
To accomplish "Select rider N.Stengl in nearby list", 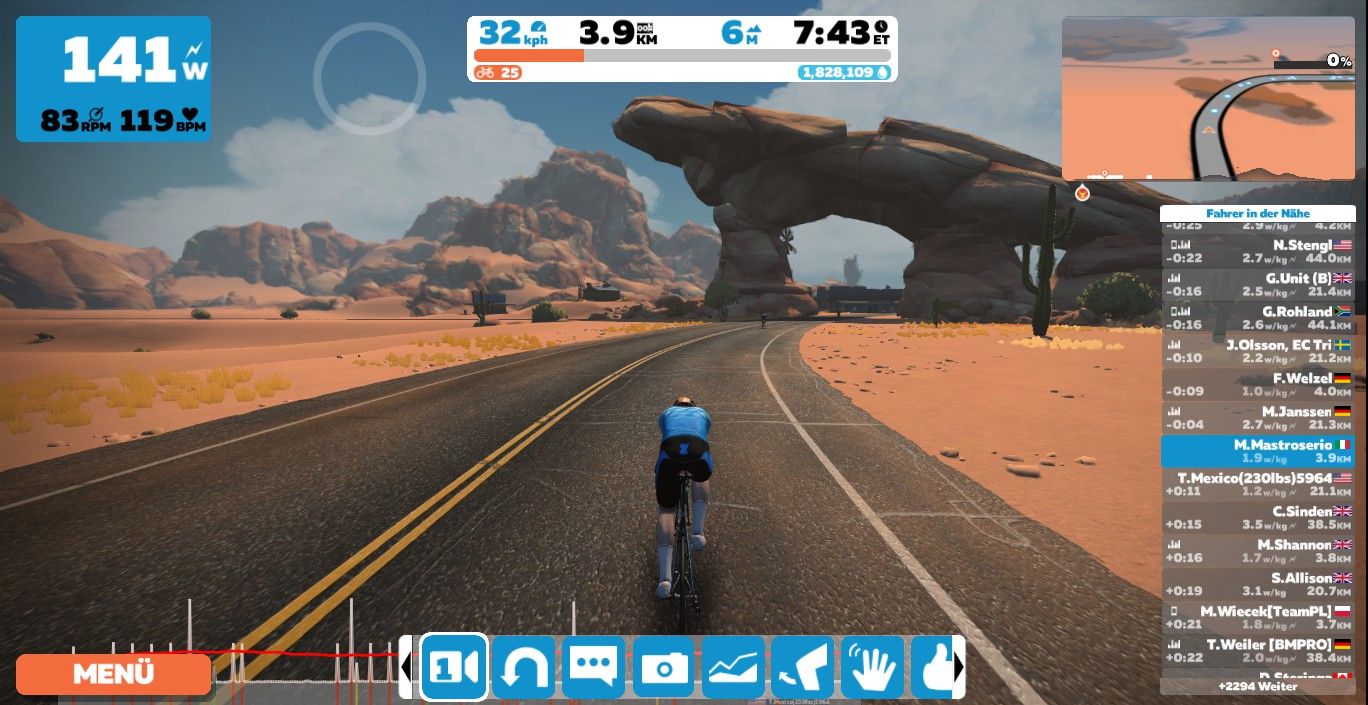I will (1257, 251).
